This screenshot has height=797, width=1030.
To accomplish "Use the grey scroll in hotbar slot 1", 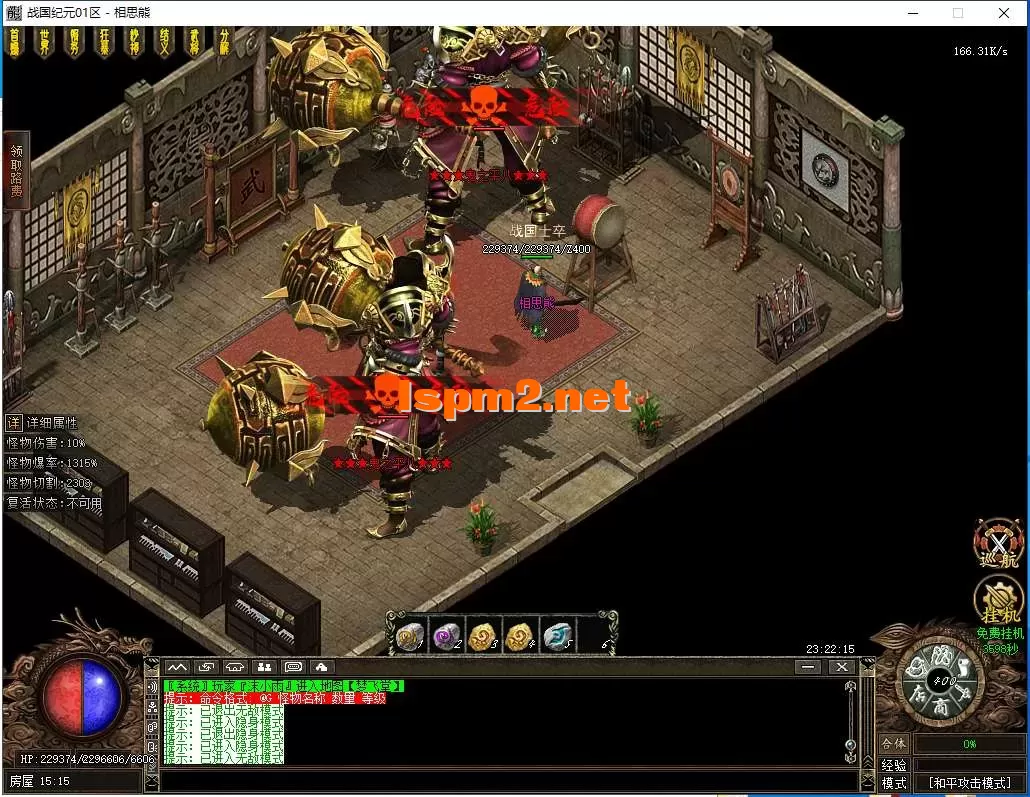I will [x=409, y=636].
